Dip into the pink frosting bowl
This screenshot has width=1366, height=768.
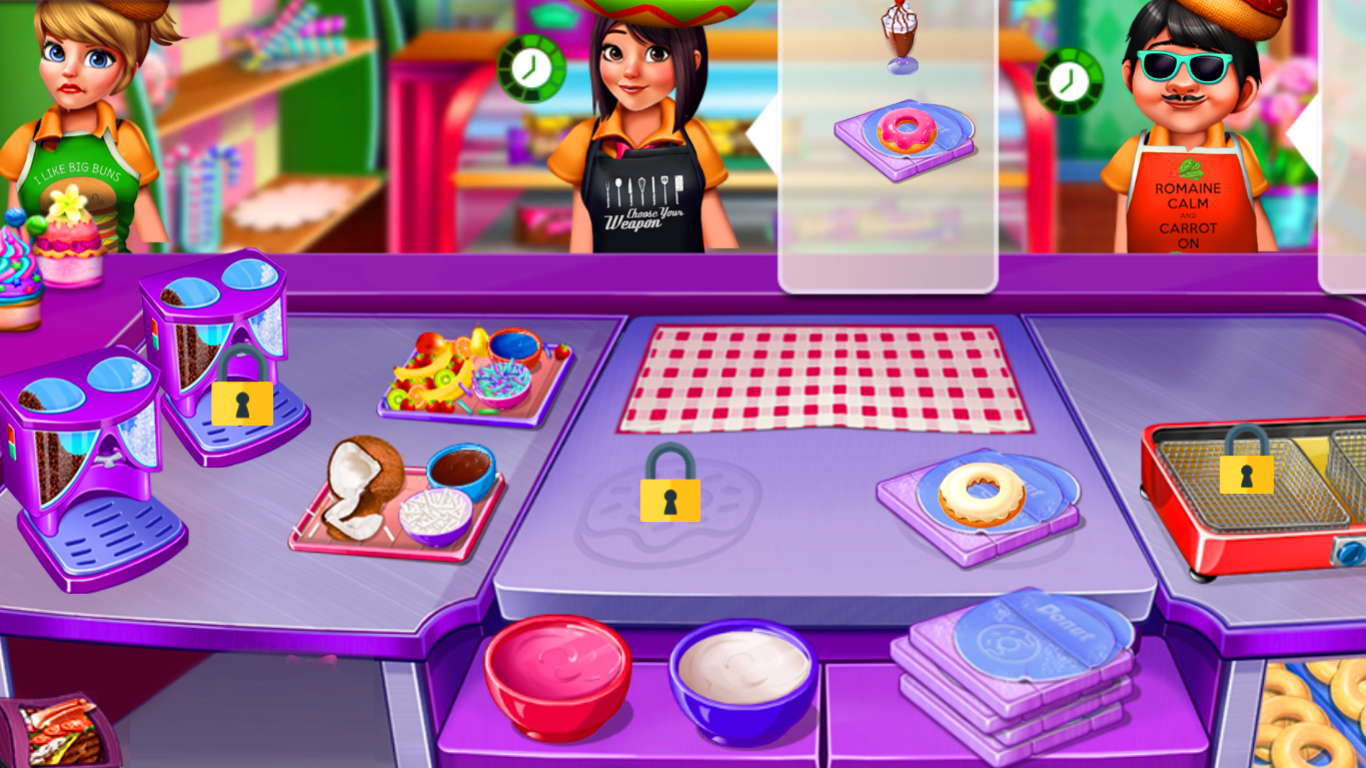[x=558, y=680]
